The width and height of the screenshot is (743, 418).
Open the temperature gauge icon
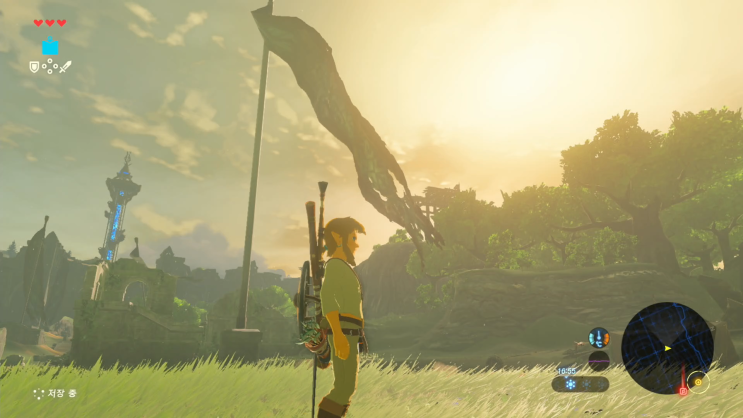click(599, 338)
